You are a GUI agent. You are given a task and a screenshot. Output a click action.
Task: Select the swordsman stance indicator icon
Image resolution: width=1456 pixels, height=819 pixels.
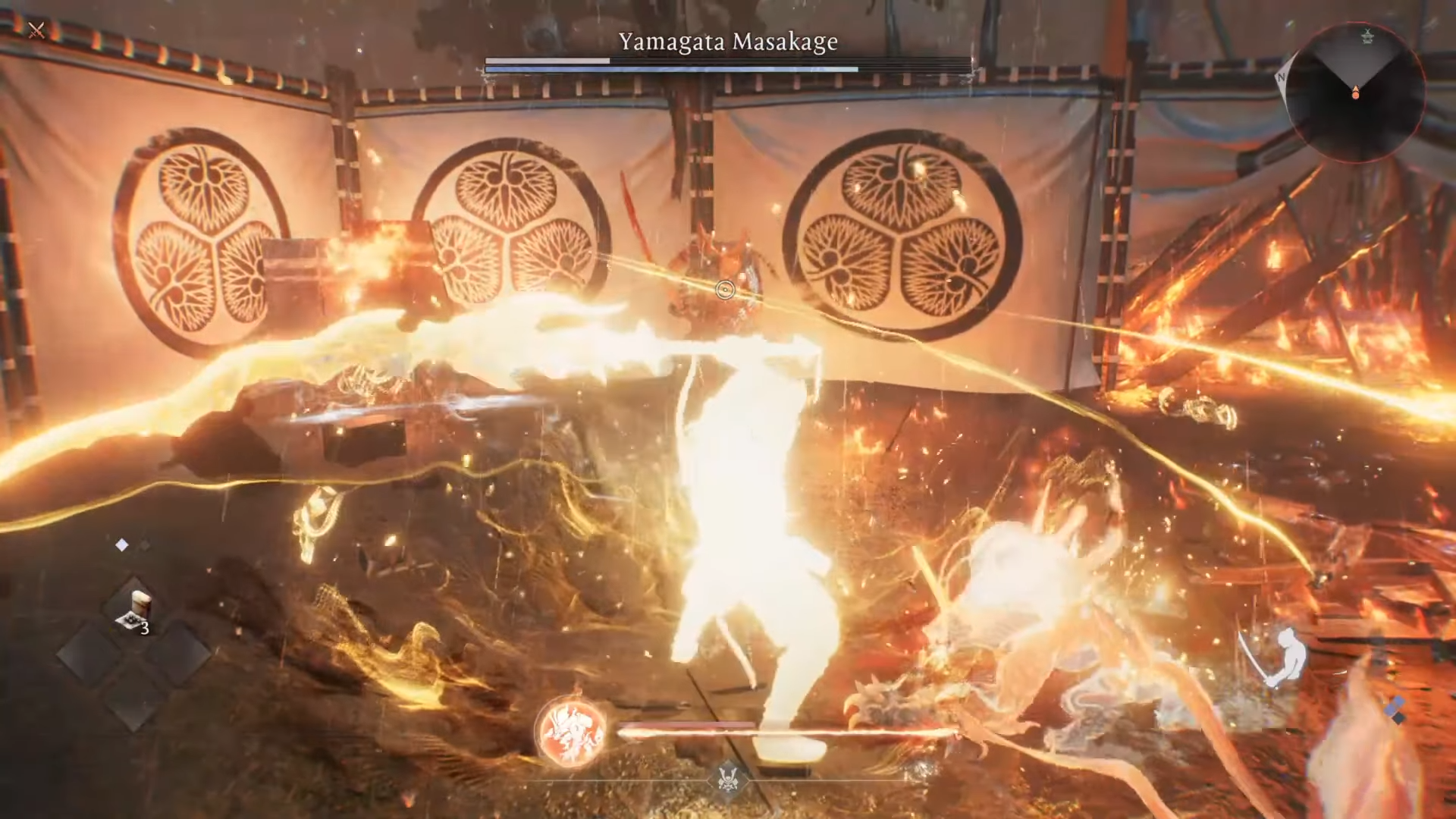tap(1278, 657)
